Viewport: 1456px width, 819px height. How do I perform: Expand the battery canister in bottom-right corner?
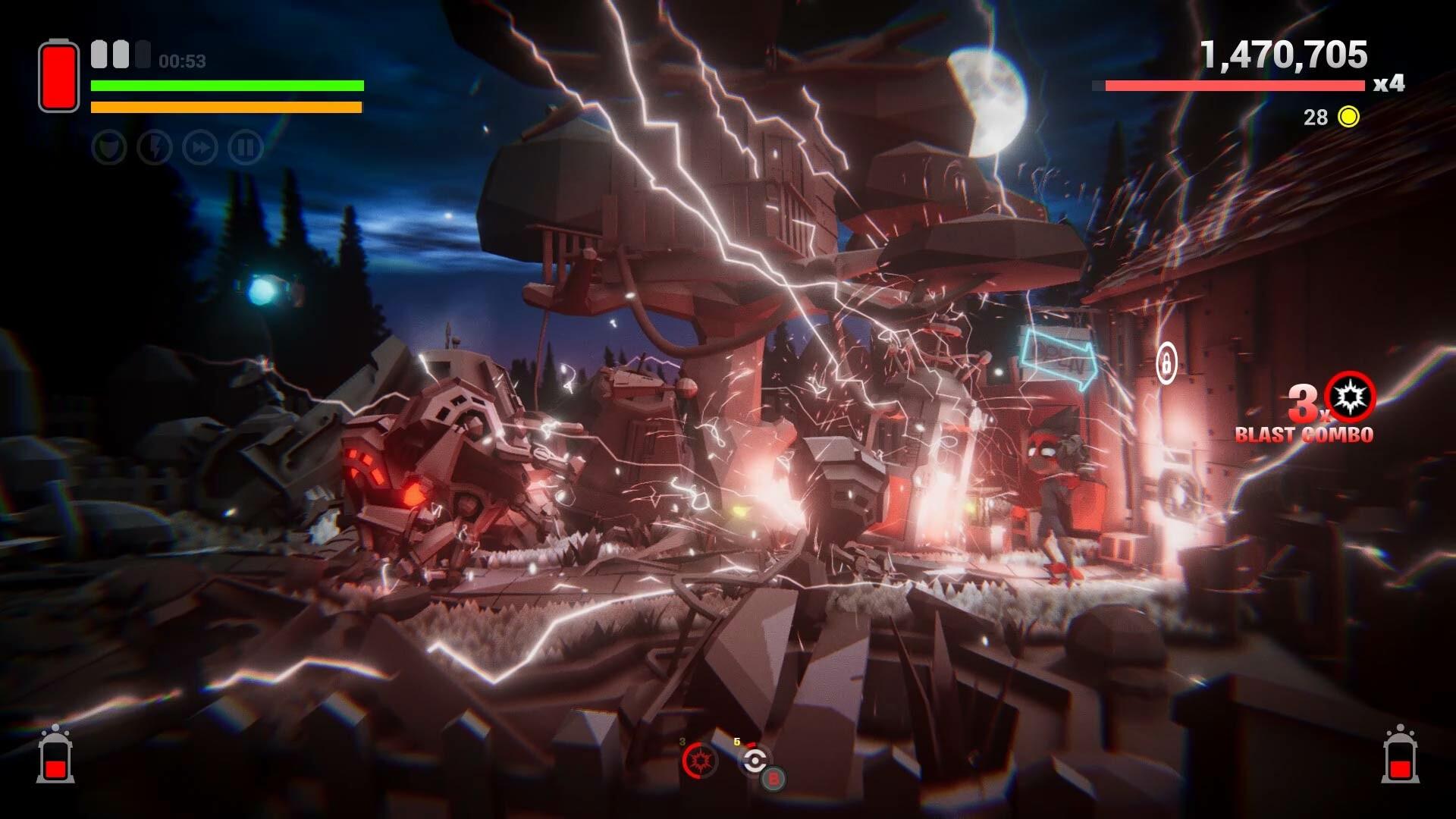[x=1401, y=761]
